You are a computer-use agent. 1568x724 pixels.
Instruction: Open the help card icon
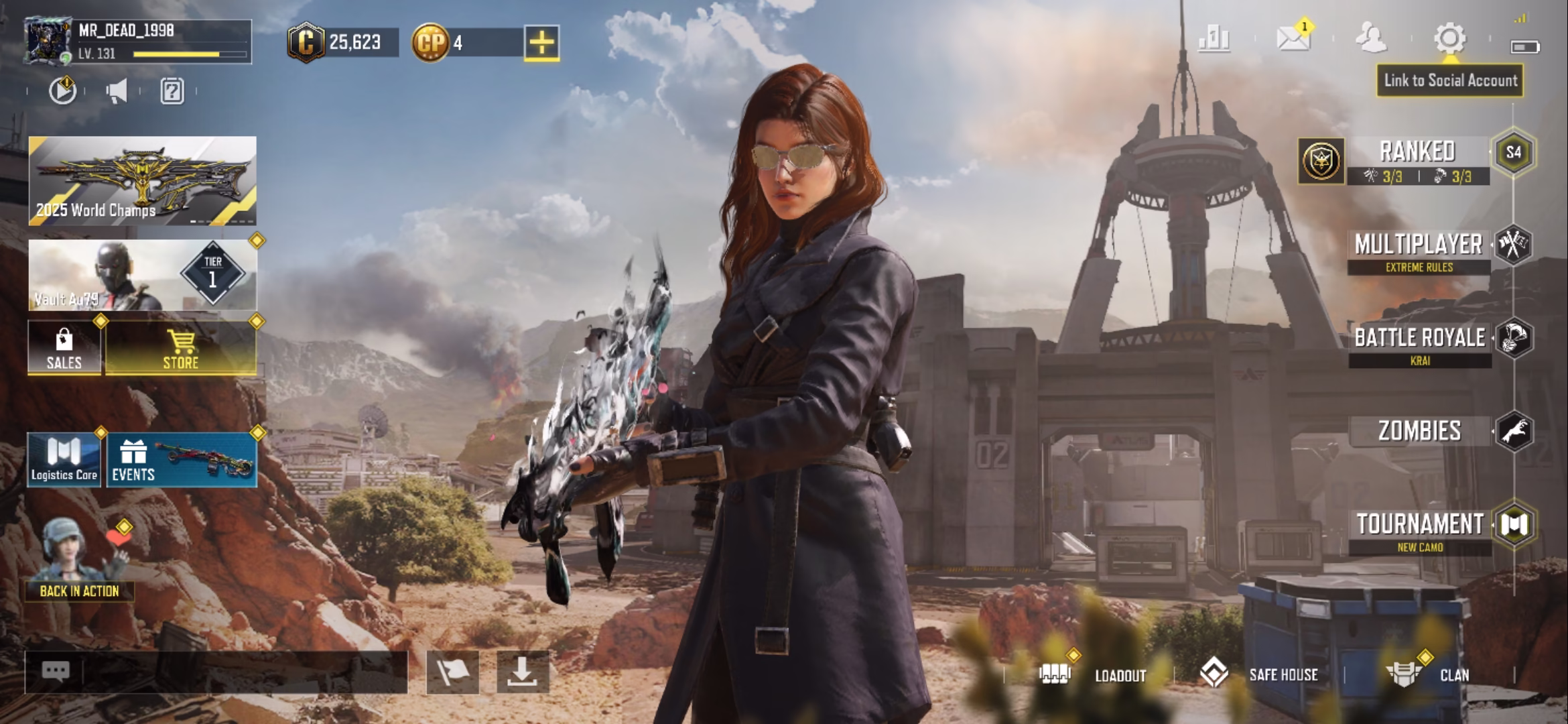tap(172, 93)
